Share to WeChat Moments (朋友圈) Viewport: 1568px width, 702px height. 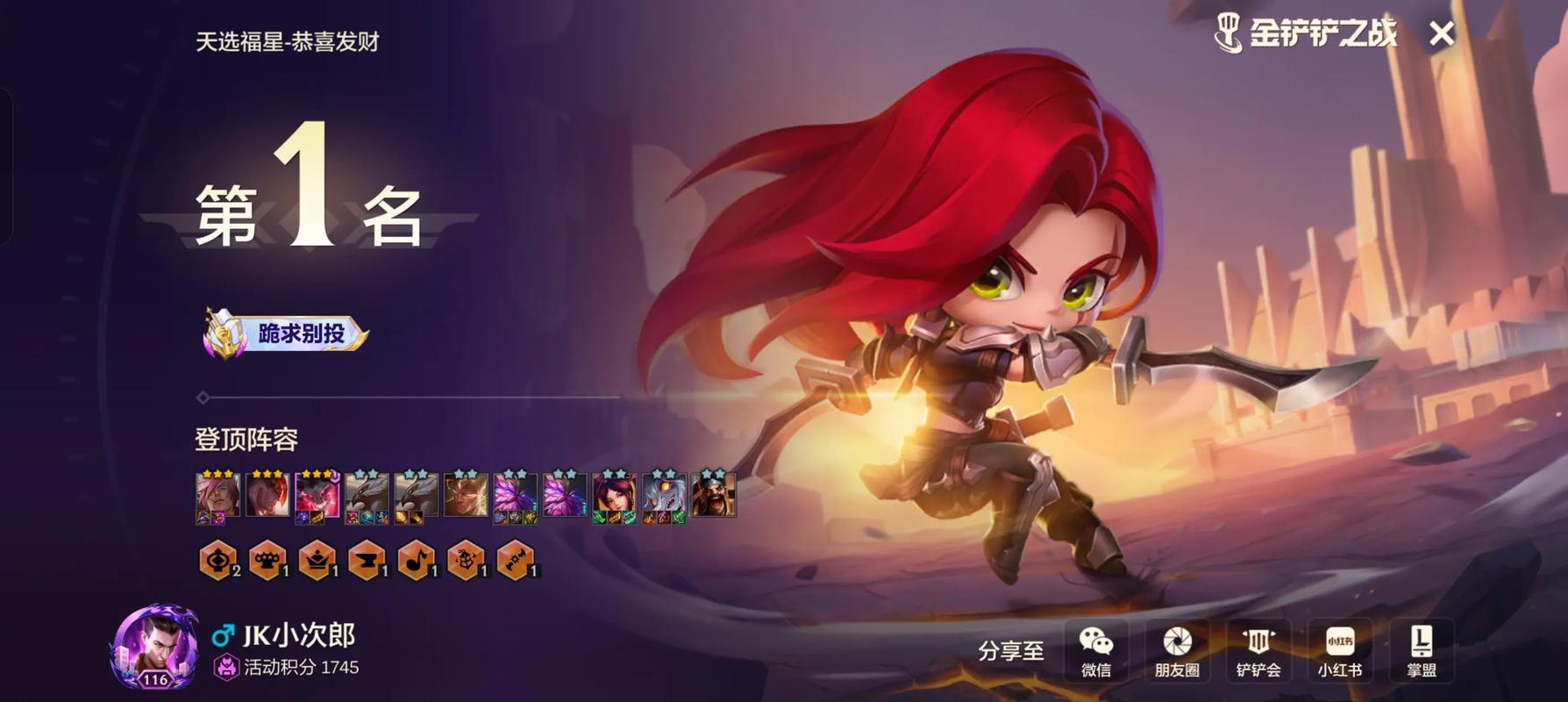[1176, 650]
